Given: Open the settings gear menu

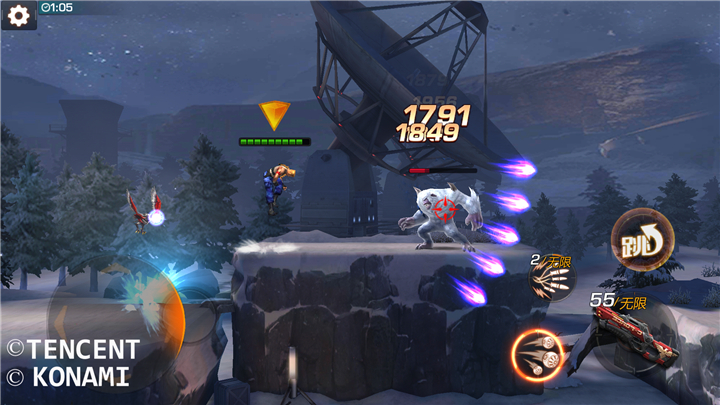Looking at the screenshot, I should point(18,17).
